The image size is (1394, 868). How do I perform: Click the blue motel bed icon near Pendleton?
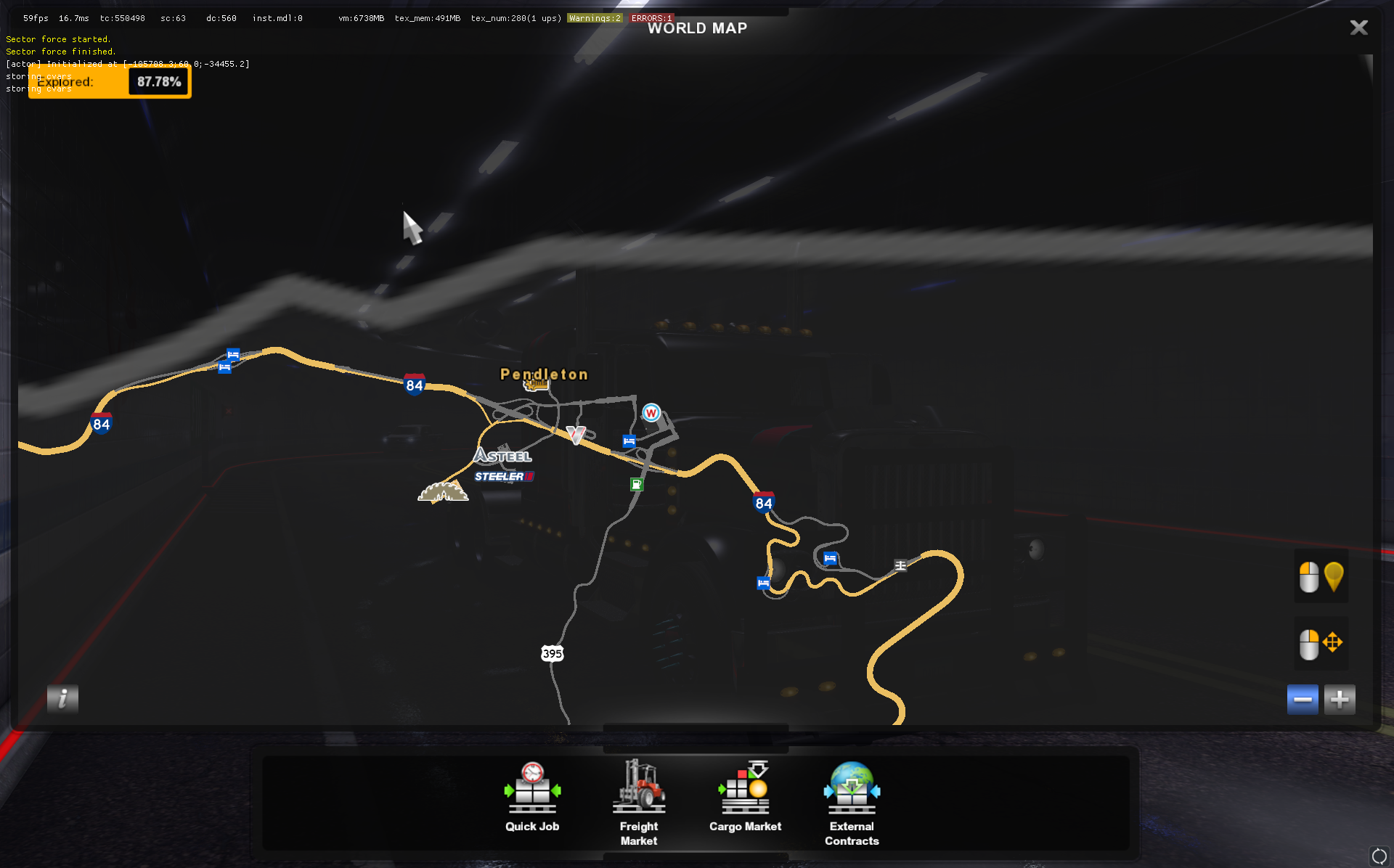click(x=627, y=441)
